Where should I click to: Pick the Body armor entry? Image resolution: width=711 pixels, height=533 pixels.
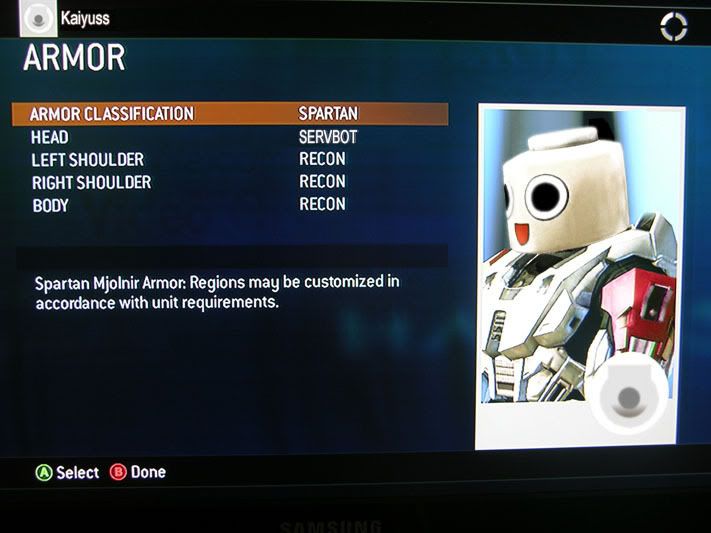pyautogui.click(x=230, y=205)
